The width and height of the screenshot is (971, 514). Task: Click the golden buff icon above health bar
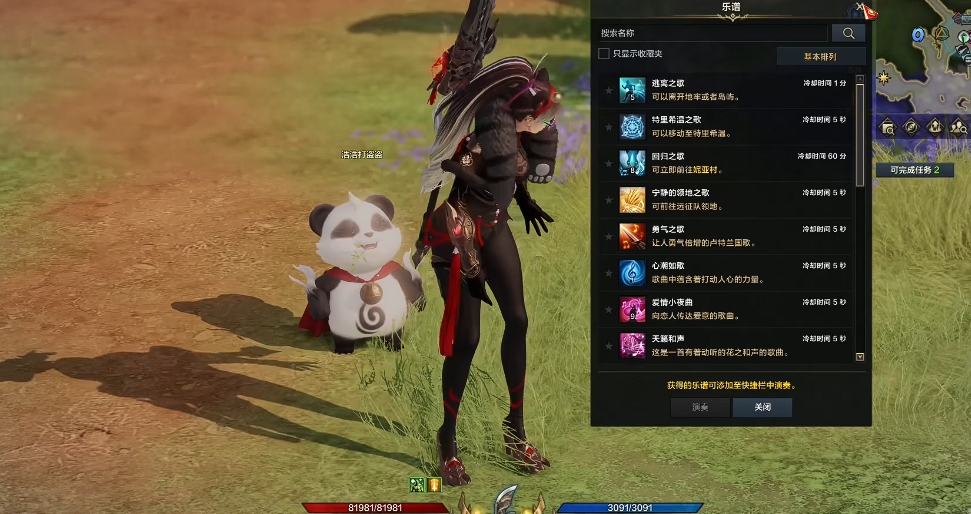[435, 484]
